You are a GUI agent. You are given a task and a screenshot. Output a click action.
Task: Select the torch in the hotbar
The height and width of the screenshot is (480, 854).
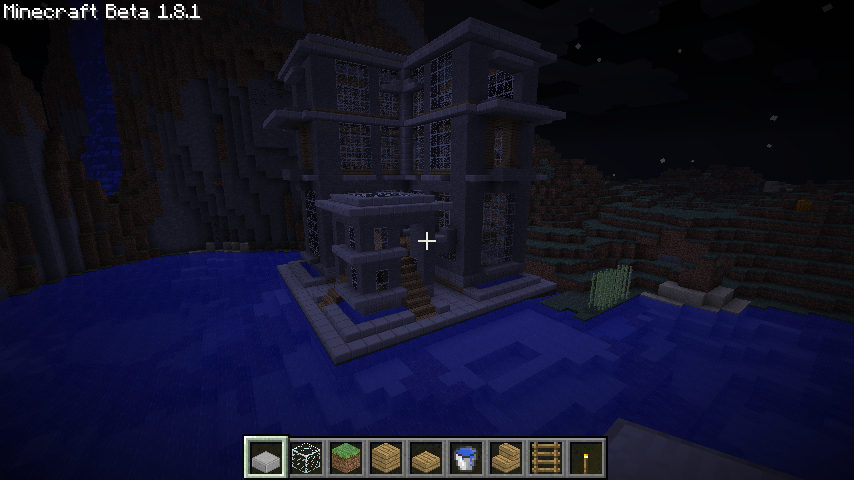coord(586,458)
